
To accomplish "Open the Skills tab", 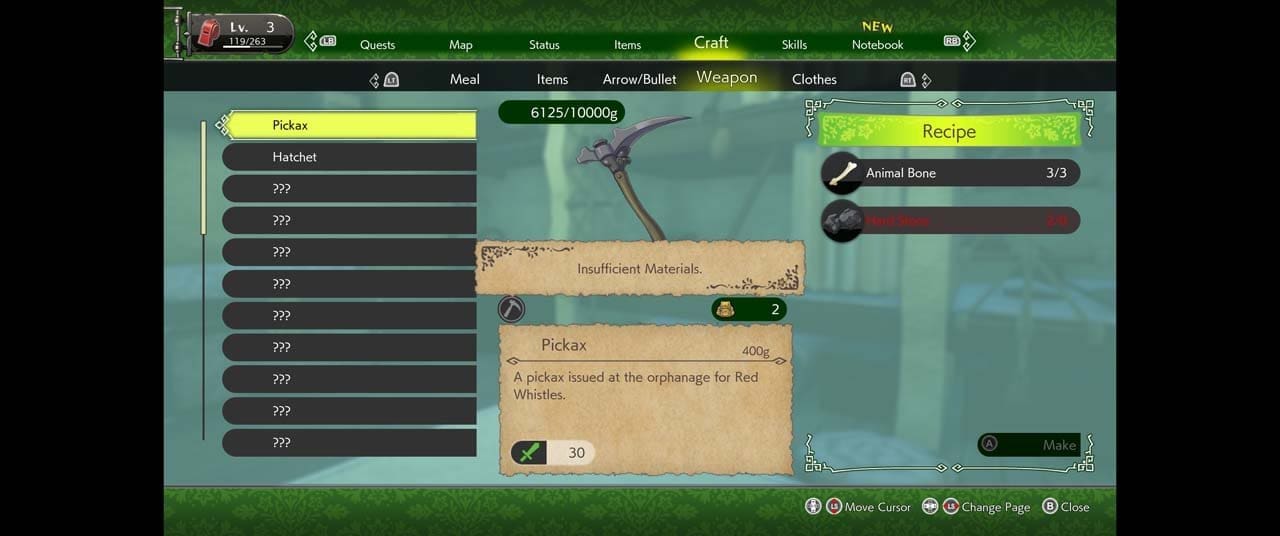I will point(794,44).
